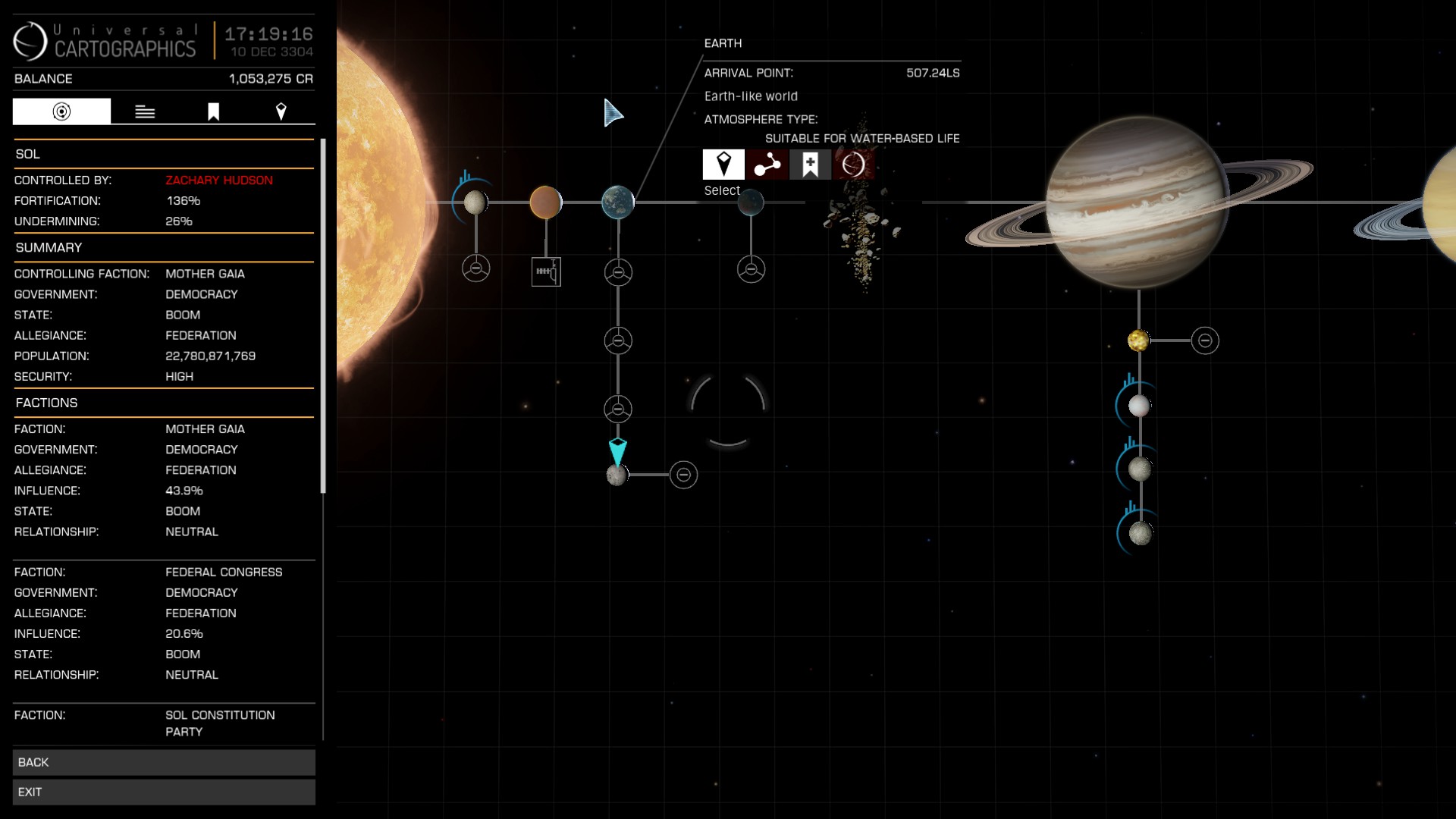Viewport: 1456px width, 819px height.
Task: Select orange Venus on the system map
Action: pyautogui.click(x=546, y=202)
